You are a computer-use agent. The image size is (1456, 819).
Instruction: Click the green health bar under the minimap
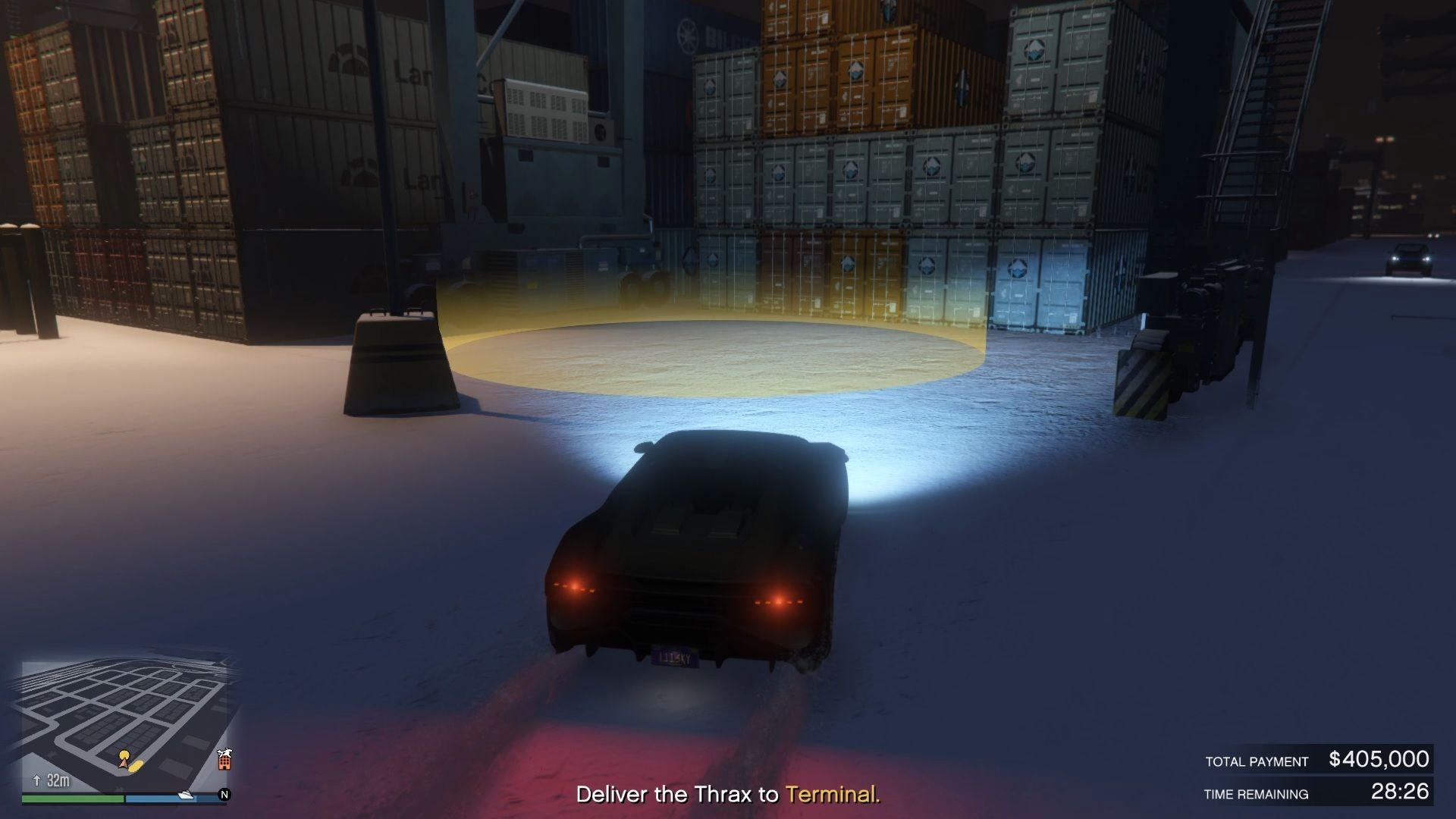click(x=72, y=800)
